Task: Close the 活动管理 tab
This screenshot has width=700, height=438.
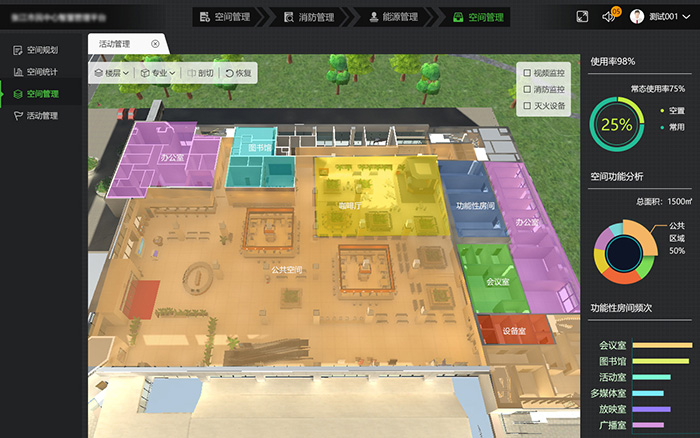Action: pos(155,44)
